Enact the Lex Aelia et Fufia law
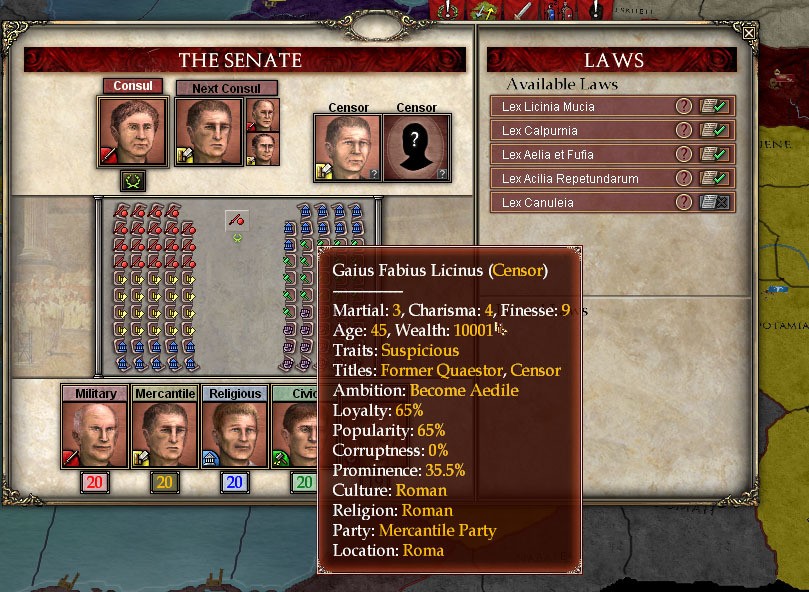The height and width of the screenshot is (592, 809). click(x=713, y=154)
